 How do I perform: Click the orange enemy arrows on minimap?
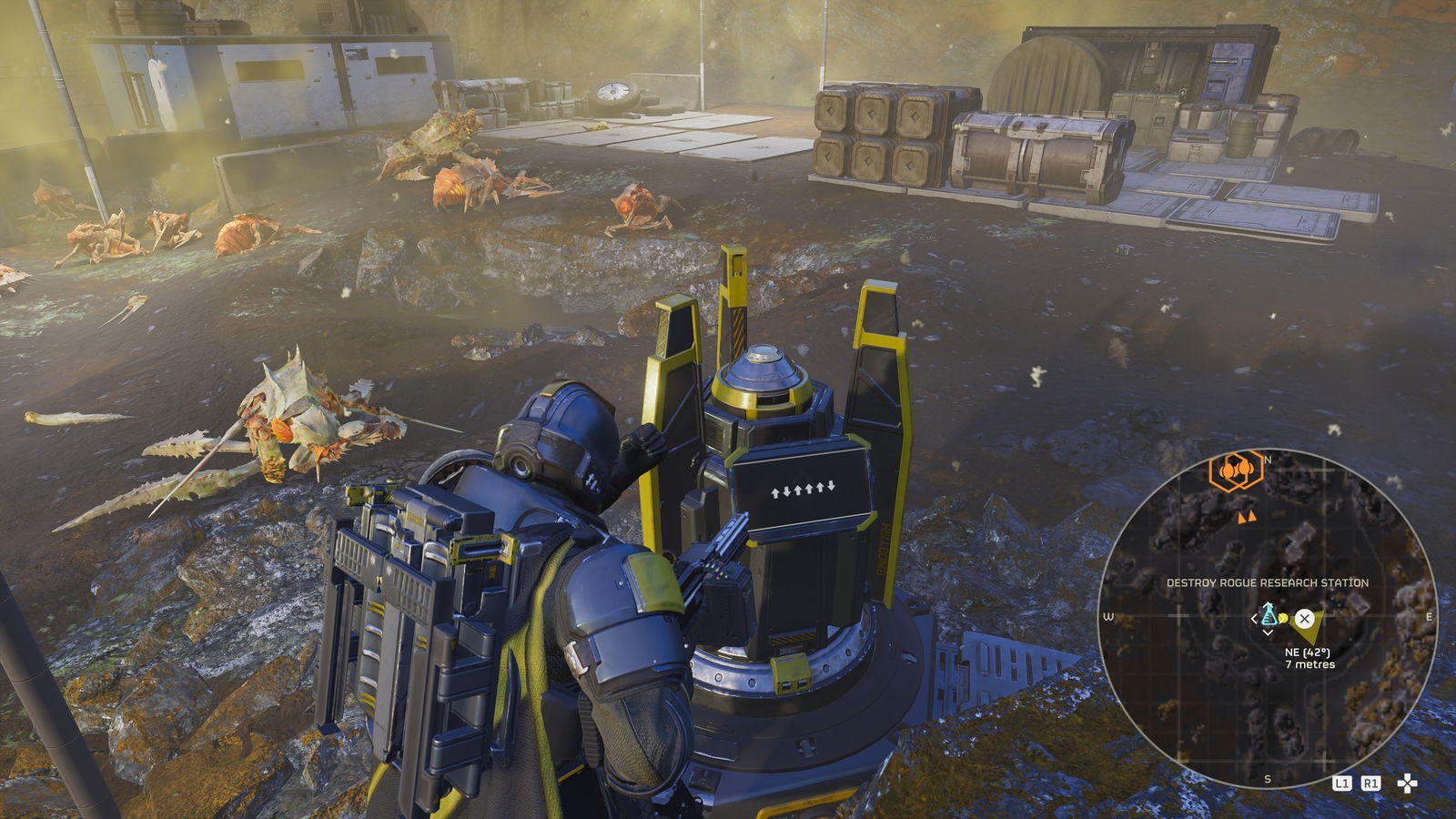tap(1246, 517)
